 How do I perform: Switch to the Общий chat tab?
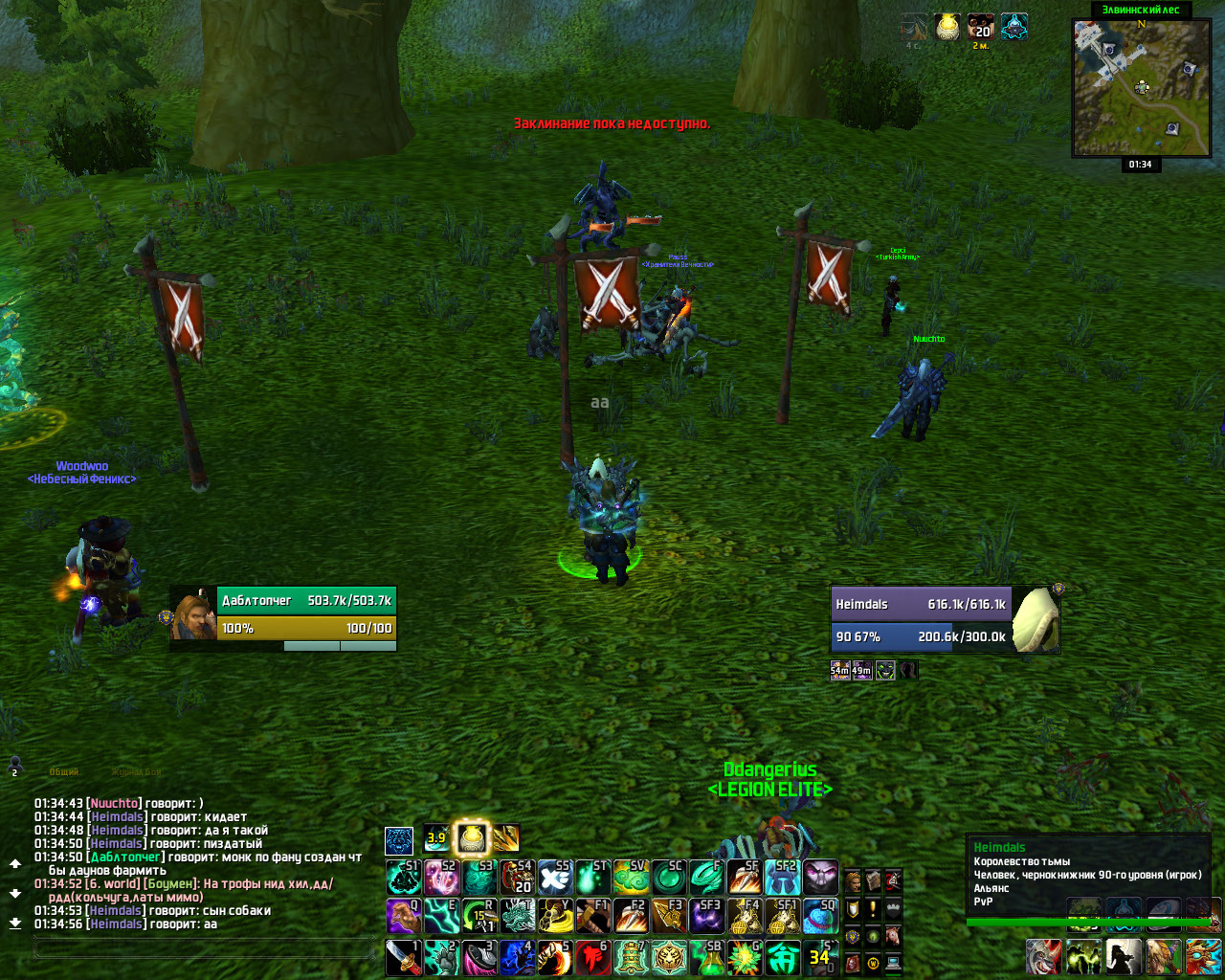pyautogui.click(x=63, y=772)
